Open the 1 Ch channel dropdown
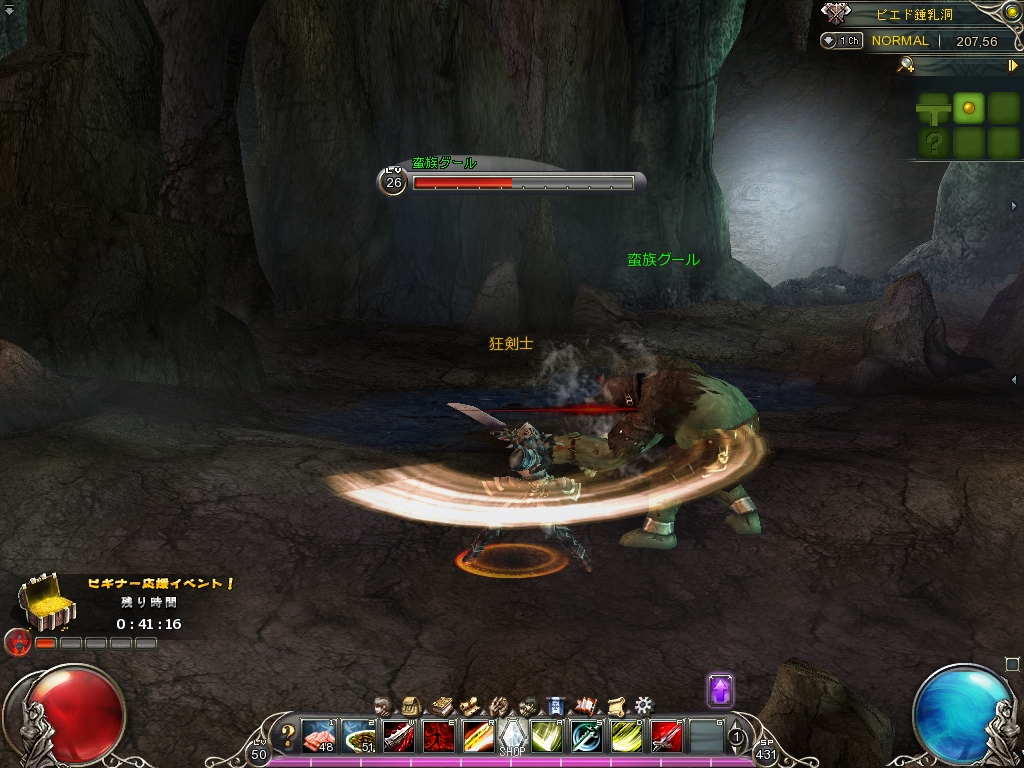Image resolution: width=1024 pixels, height=768 pixels. (x=842, y=41)
